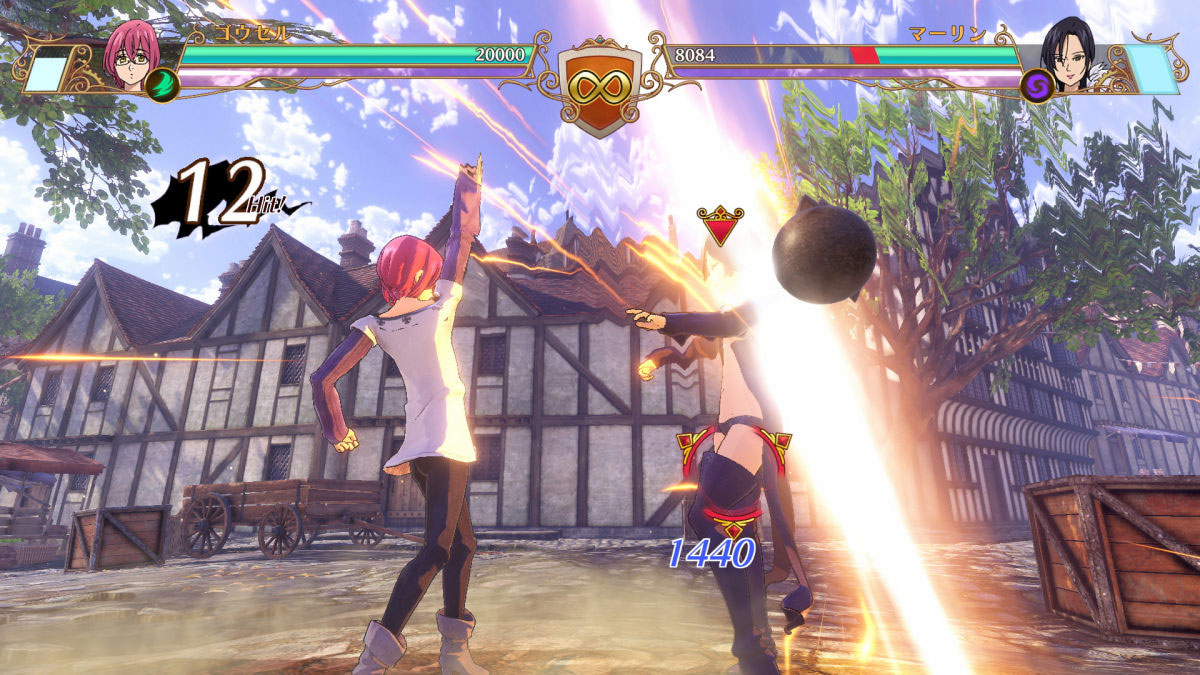The width and height of the screenshot is (1200, 675).
Task: Select the purple swirl attribute orb
Action: coord(1038,85)
